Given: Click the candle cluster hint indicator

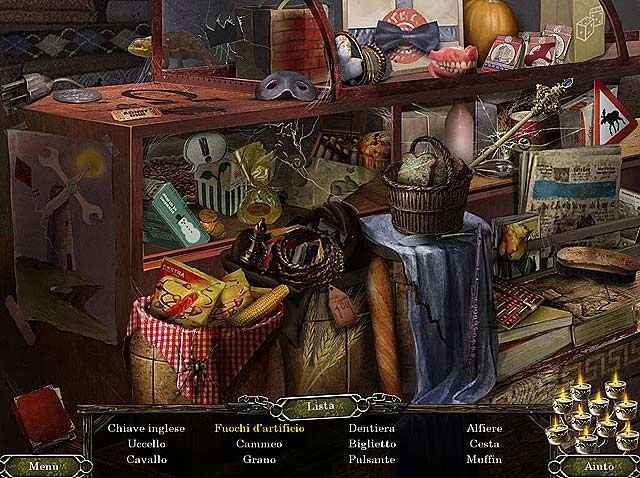Looking at the screenshot, I should [x=597, y=415].
